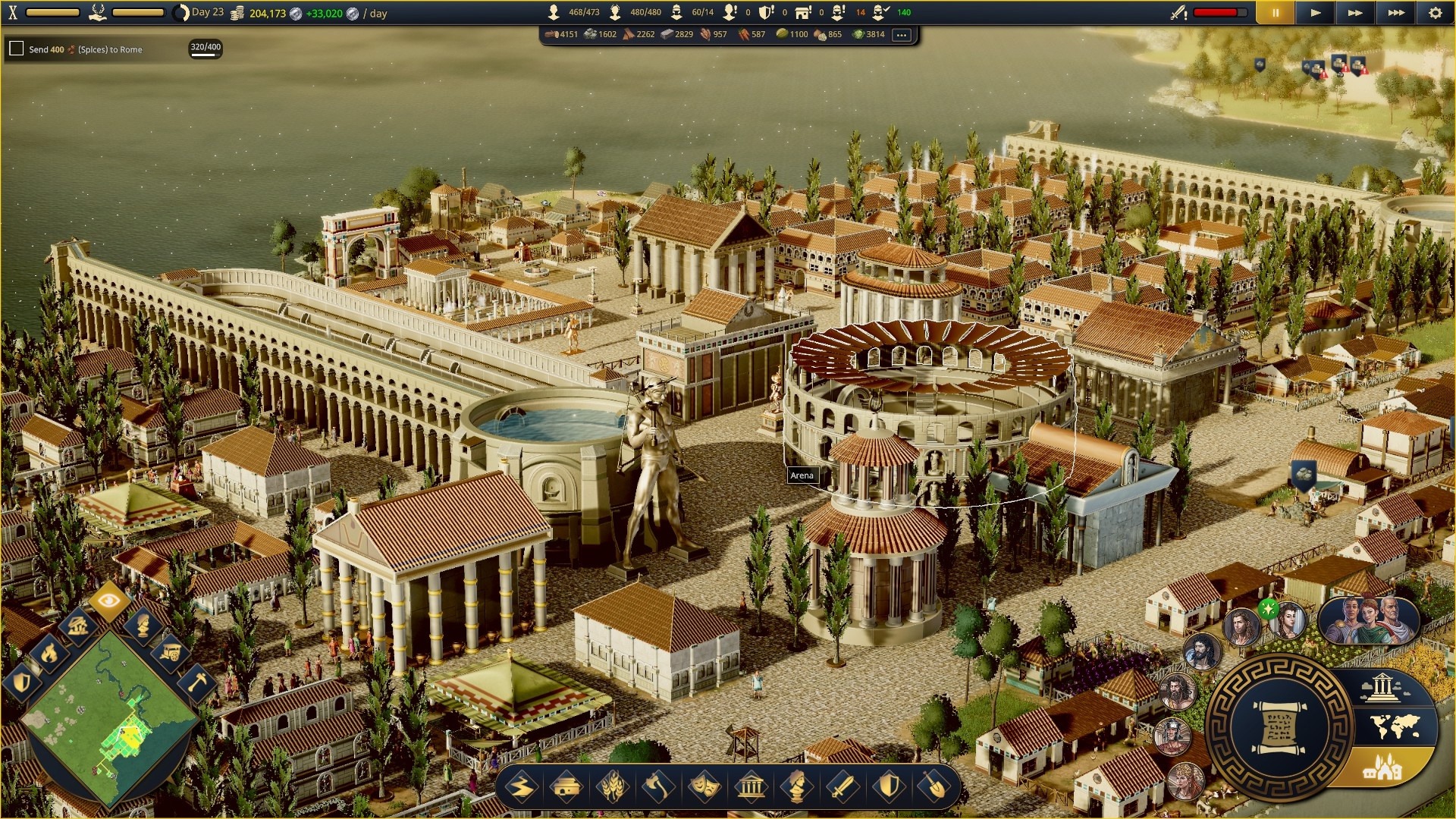Image resolution: width=1456 pixels, height=819 pixels.
Task: Pause the game with the pause button
Action: coord(1276,13)
